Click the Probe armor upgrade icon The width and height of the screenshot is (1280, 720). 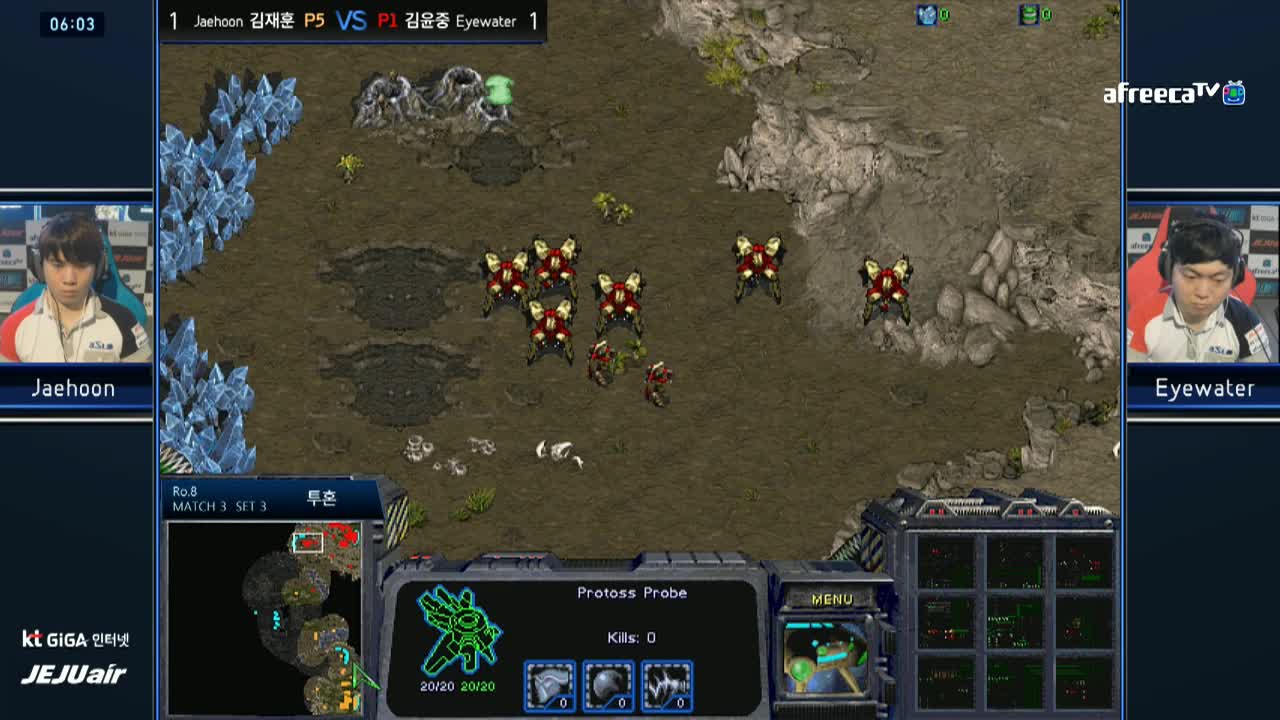550,686
